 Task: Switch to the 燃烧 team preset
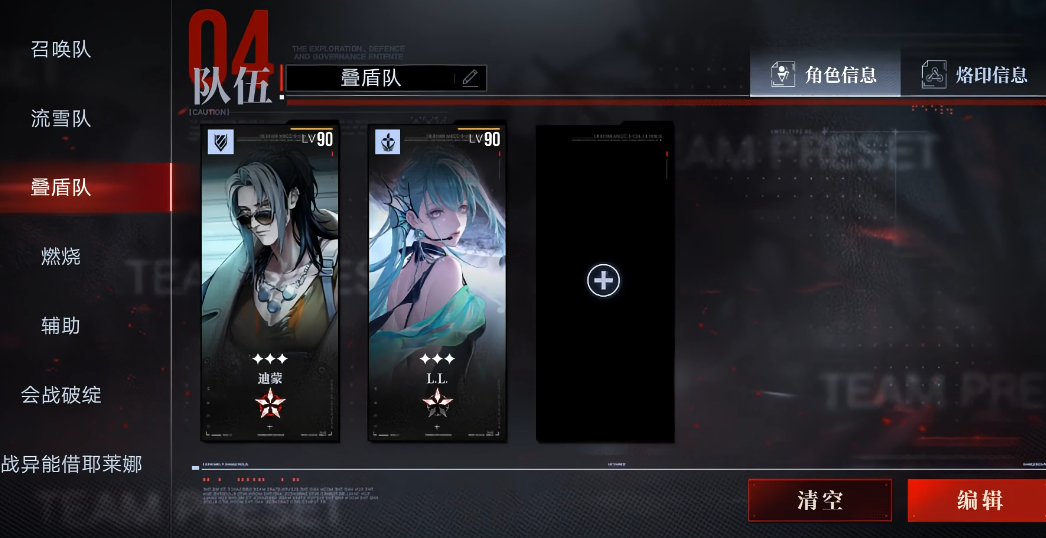(x=61, y=257)
